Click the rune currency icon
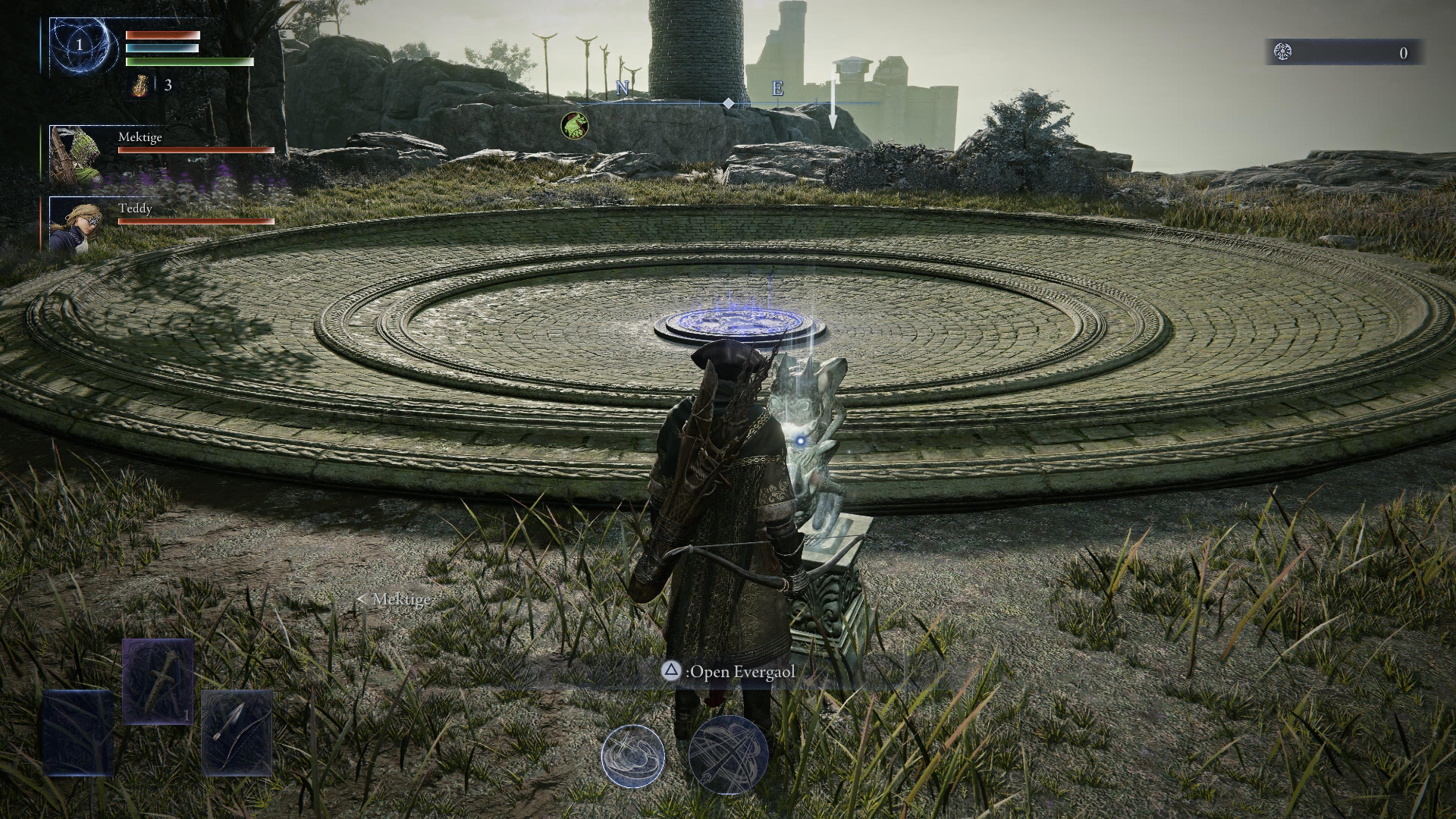 (x=1282, y=52)
